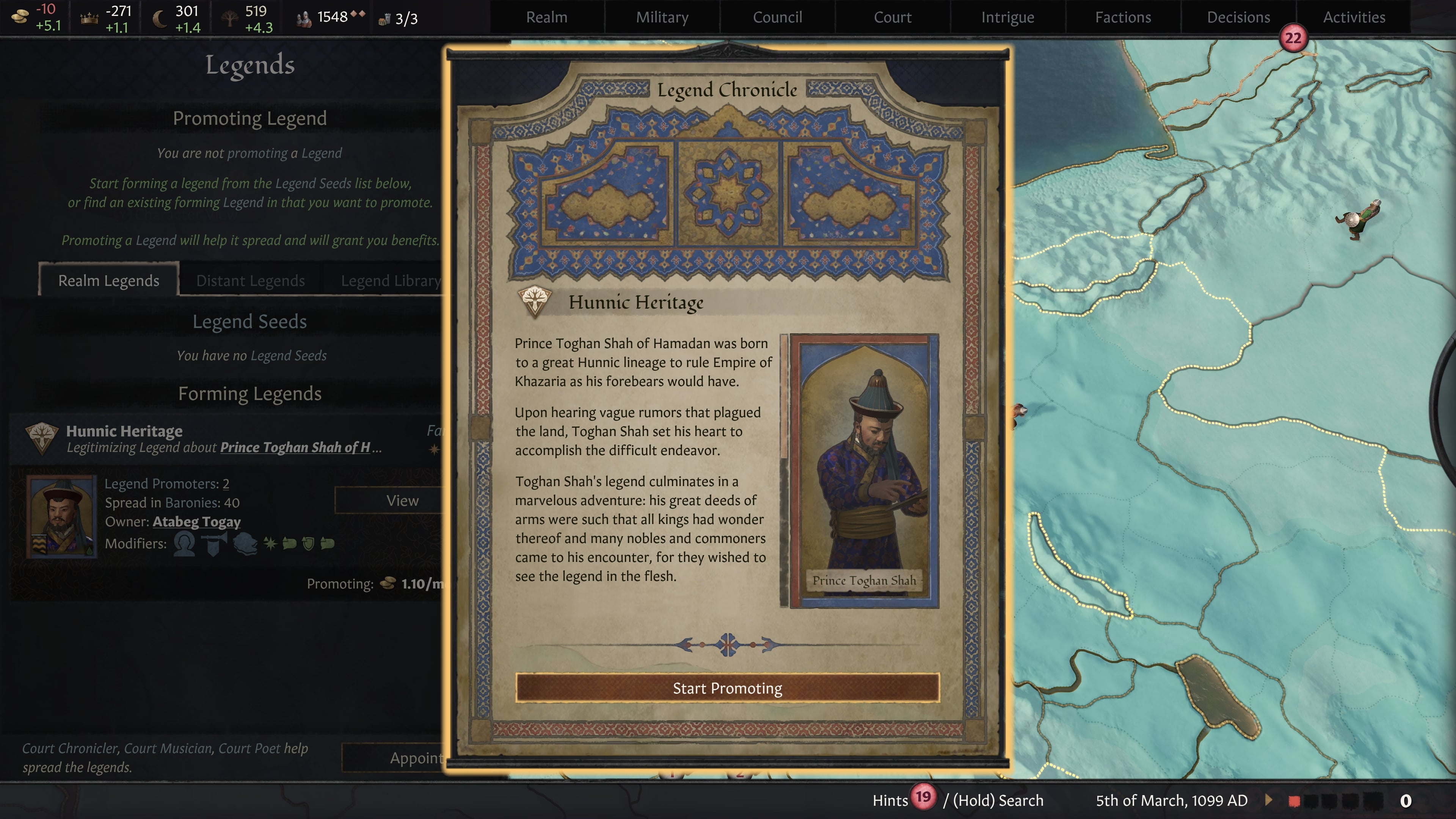The image size is (1456, 819).
Task: Open Atabeg Togay's character page
Action: (x=196, y=522)
